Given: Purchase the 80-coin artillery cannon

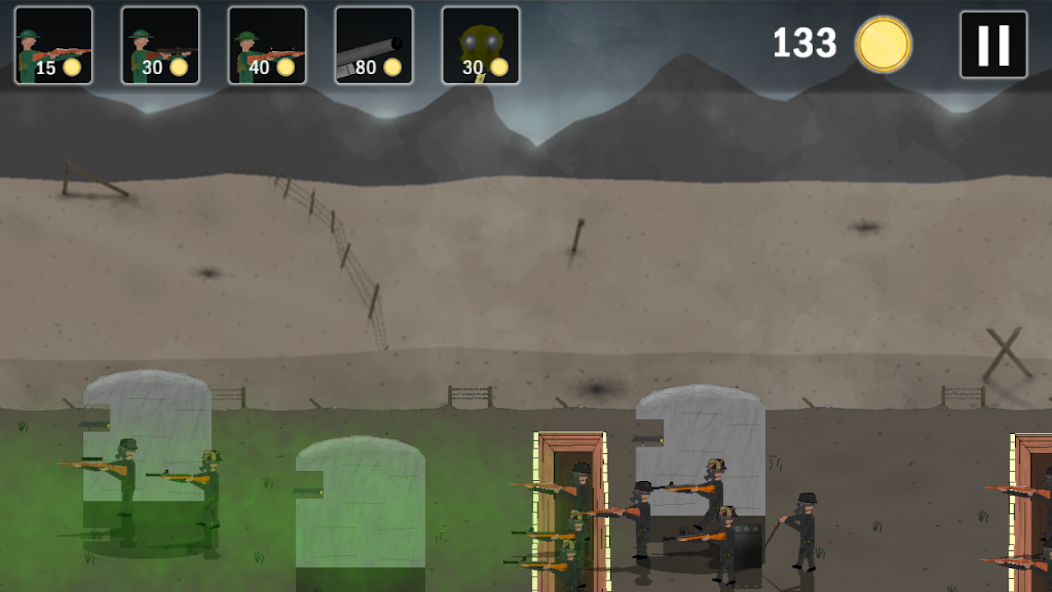Looking at the screenshot, I should [x=374, y=45].
